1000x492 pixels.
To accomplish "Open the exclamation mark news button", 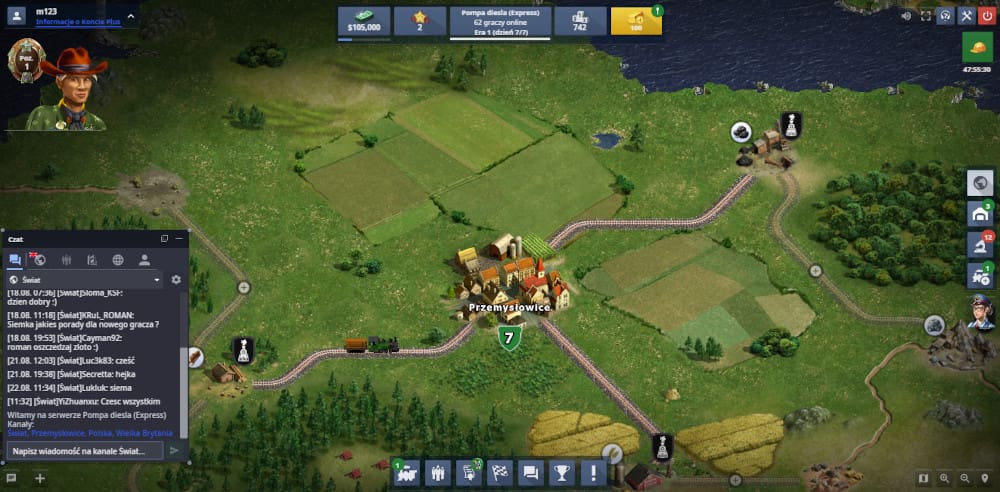I will click(595, 473).
